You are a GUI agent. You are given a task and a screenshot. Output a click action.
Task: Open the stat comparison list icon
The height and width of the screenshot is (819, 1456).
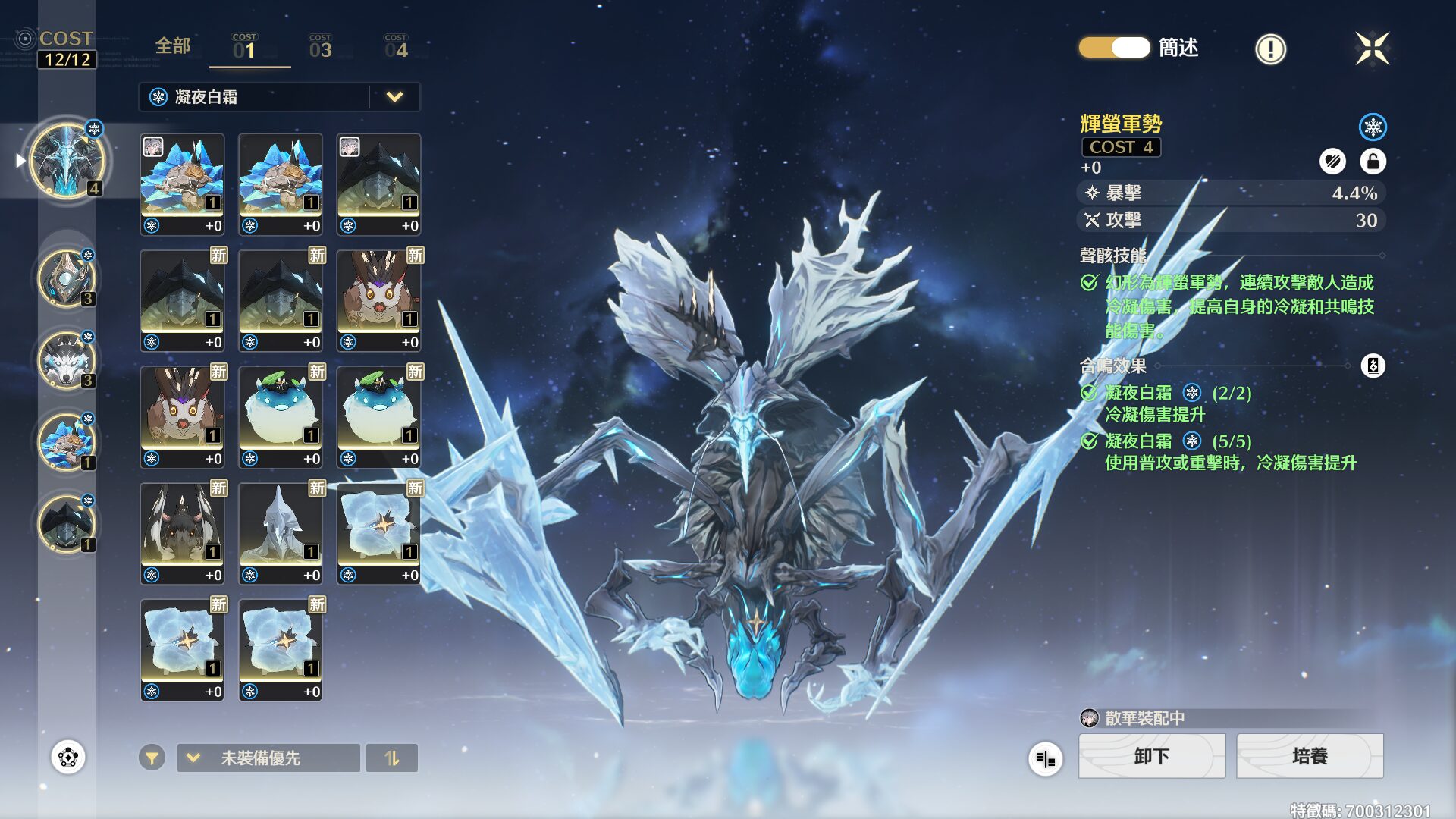pyautogui.click(x=1045, y=758)
